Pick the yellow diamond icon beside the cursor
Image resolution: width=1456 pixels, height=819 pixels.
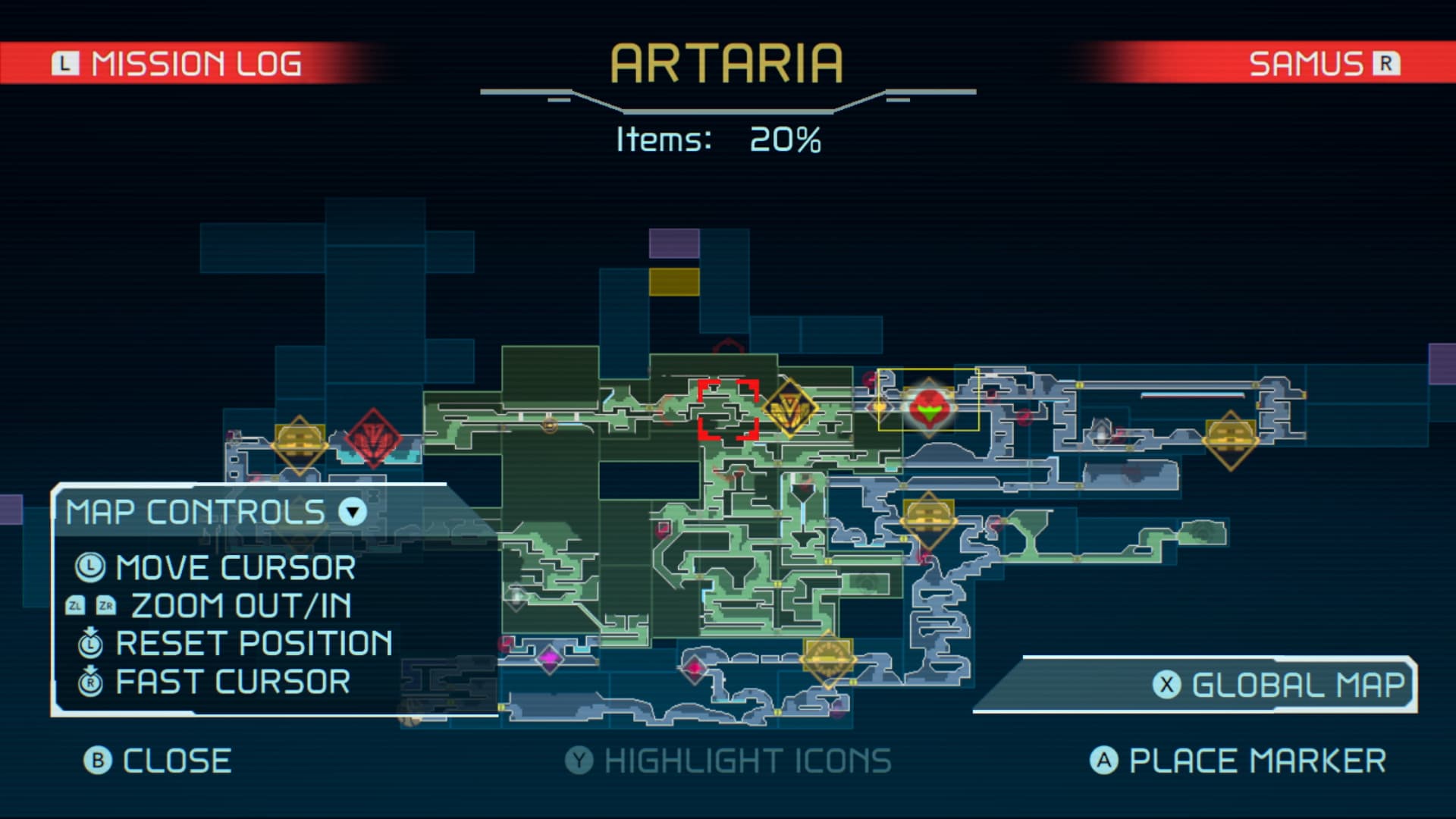(x=789, y=408)
